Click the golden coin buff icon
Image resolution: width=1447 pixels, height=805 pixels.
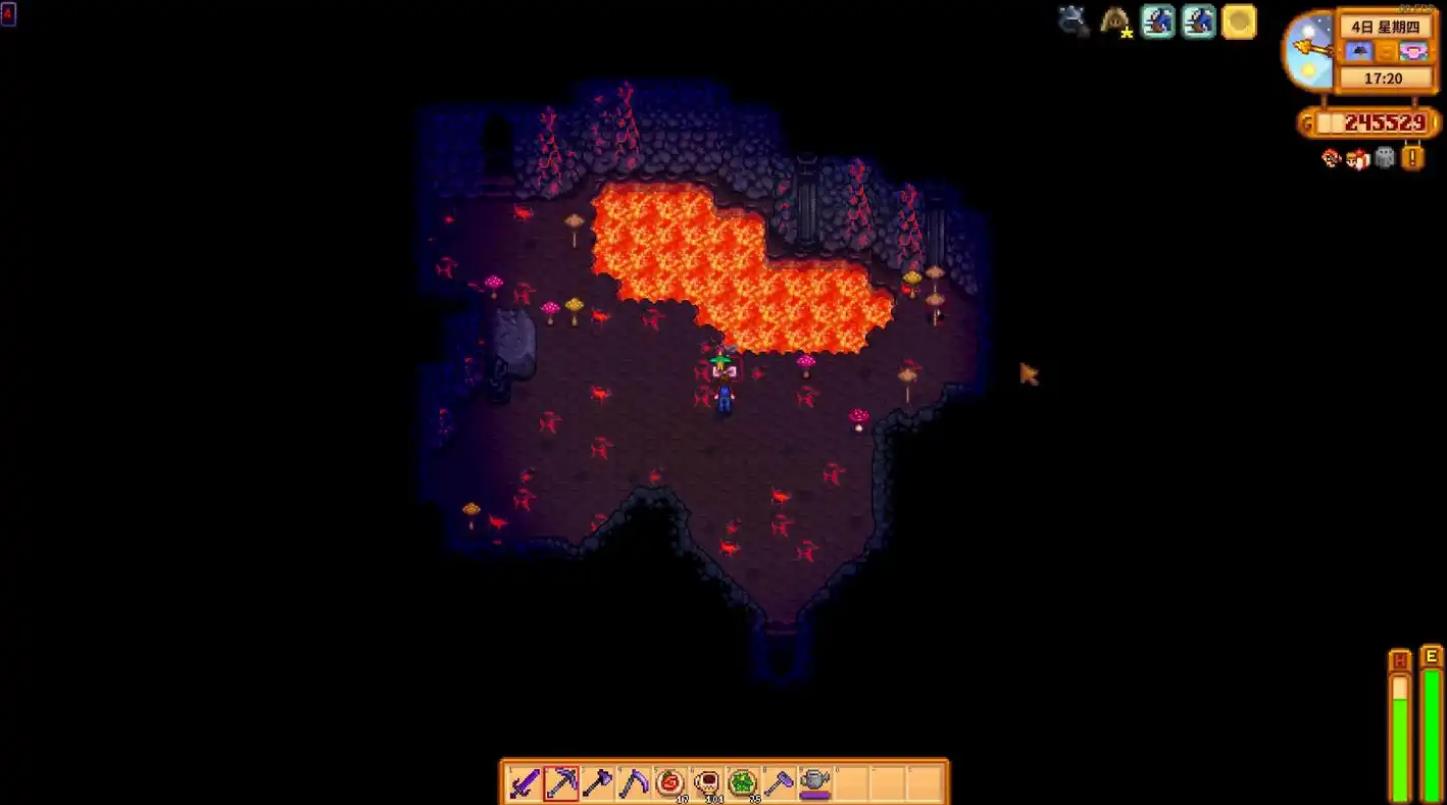[x=1239, y=21]
